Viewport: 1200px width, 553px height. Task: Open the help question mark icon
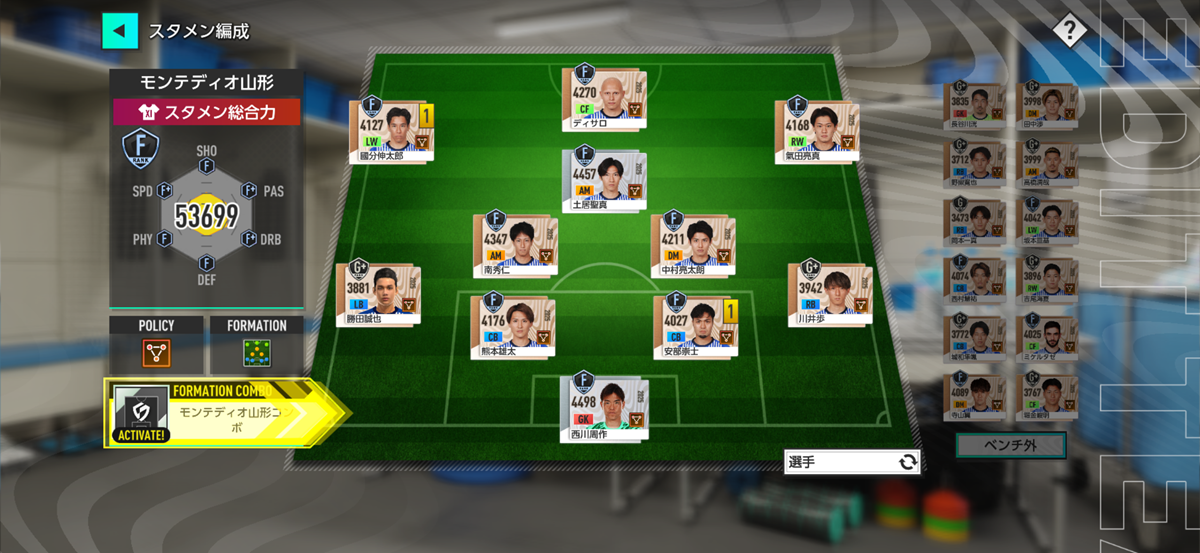tap(1069, 31)
